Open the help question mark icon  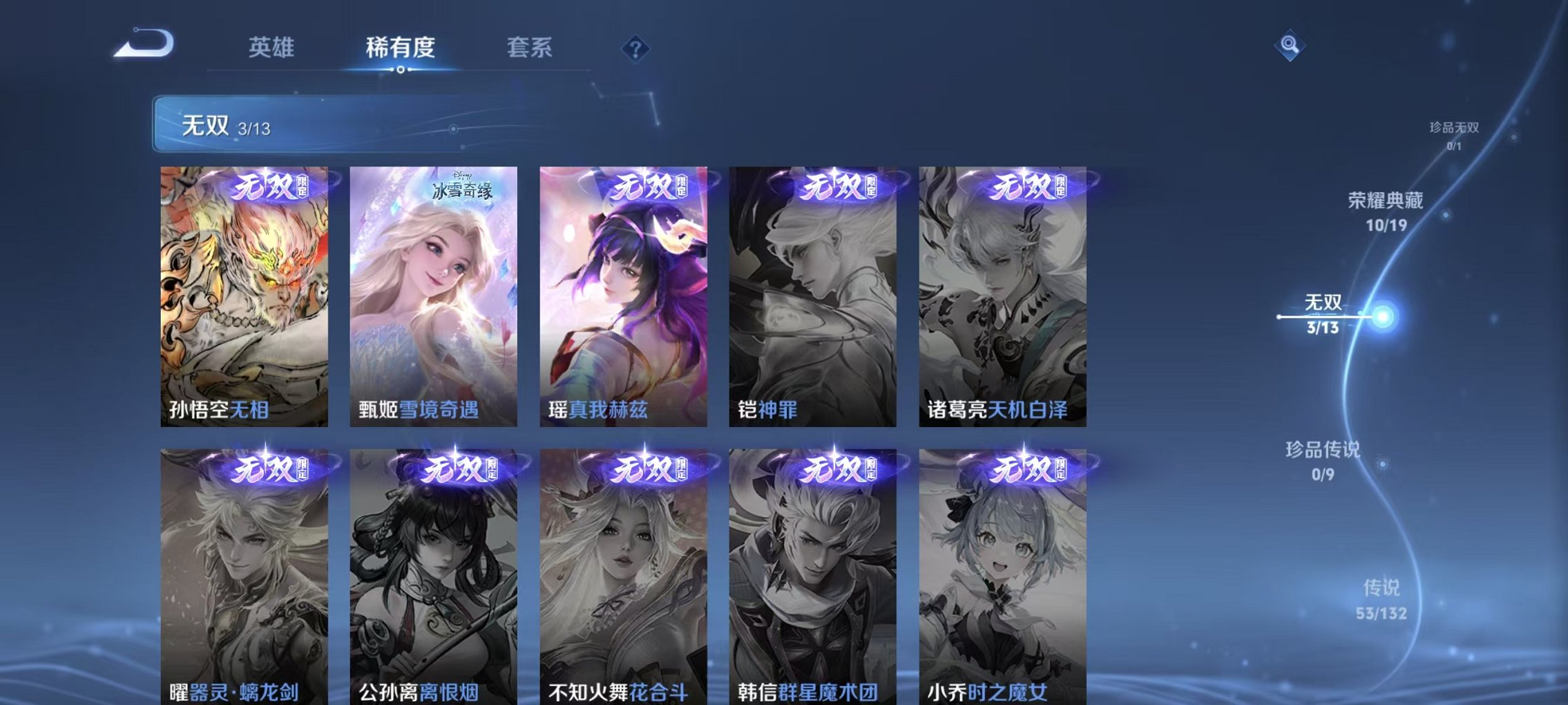[636, 49]
